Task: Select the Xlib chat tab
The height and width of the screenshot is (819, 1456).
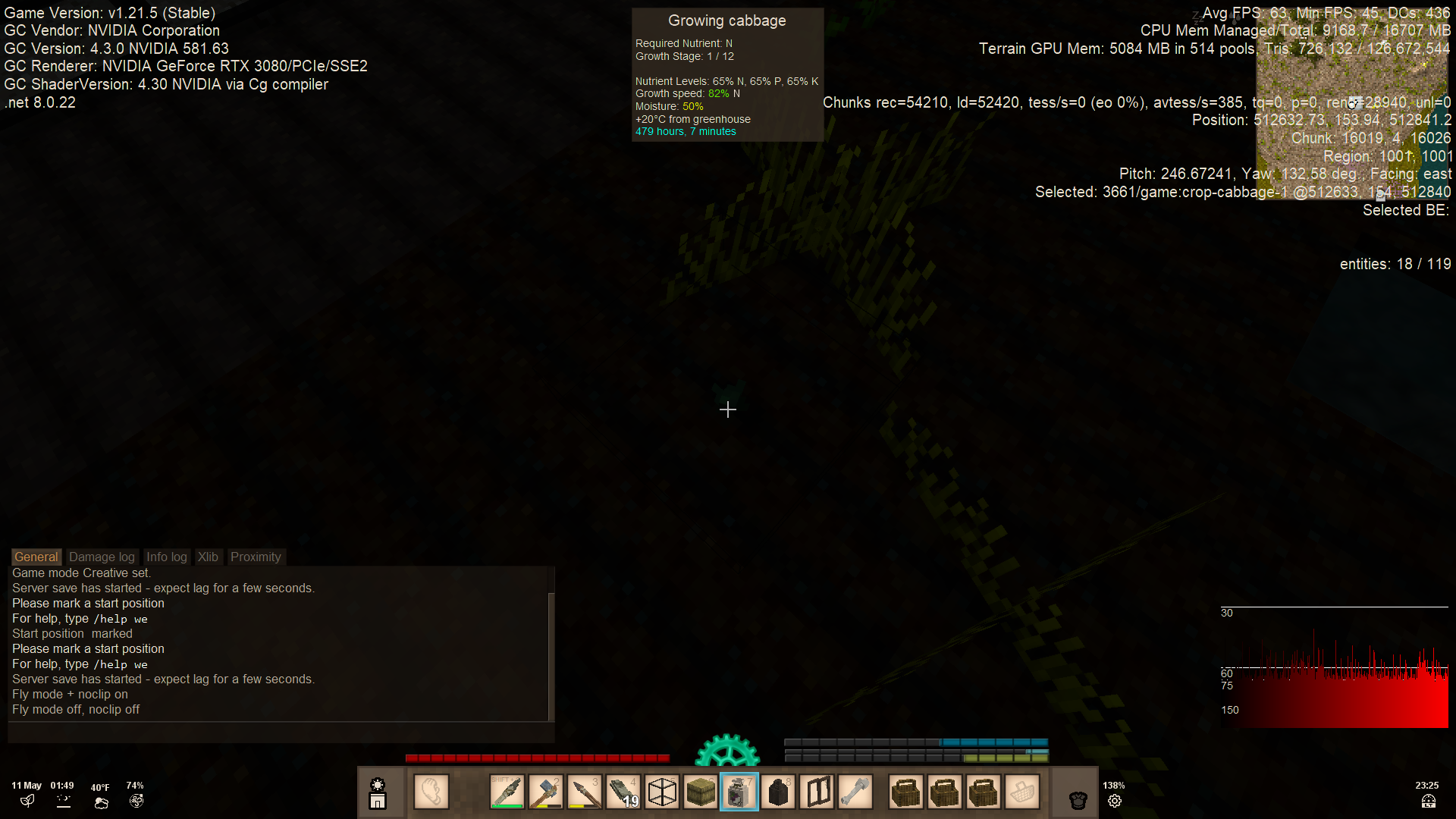Action: 208,557
